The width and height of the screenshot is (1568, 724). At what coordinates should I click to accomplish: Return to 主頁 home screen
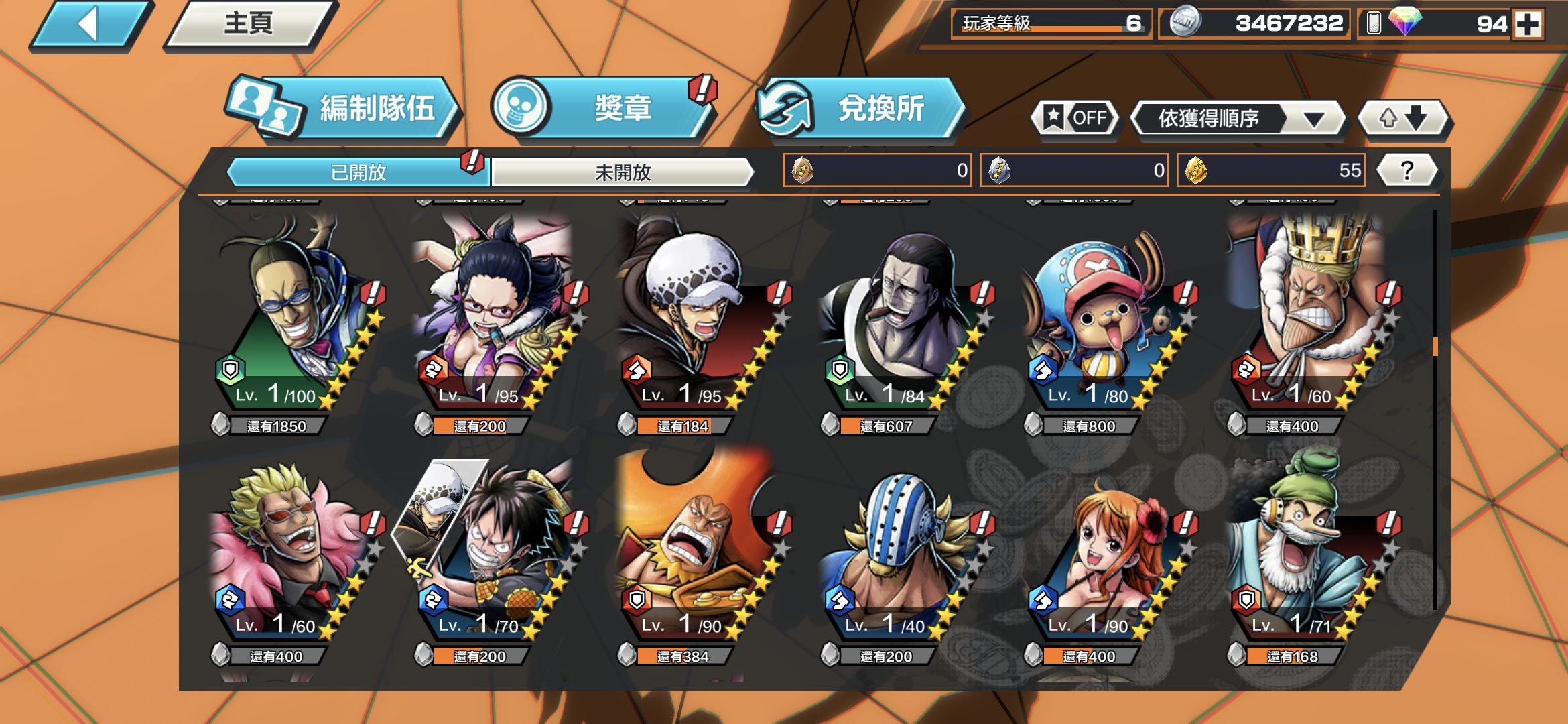249,25
